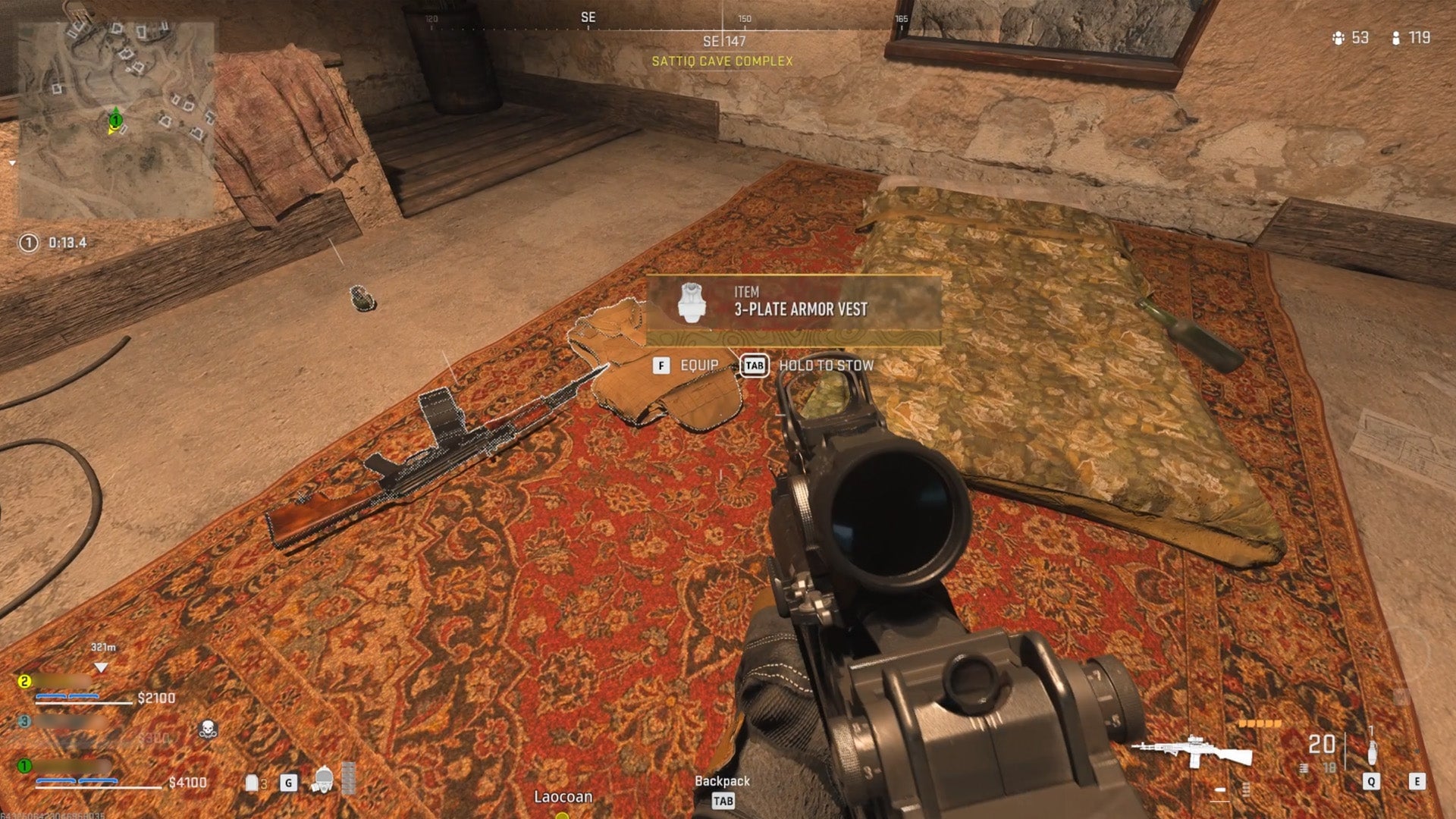Click the armor plate count icon showing 3
Viewport: 1456px width, 819px height.
251,782
